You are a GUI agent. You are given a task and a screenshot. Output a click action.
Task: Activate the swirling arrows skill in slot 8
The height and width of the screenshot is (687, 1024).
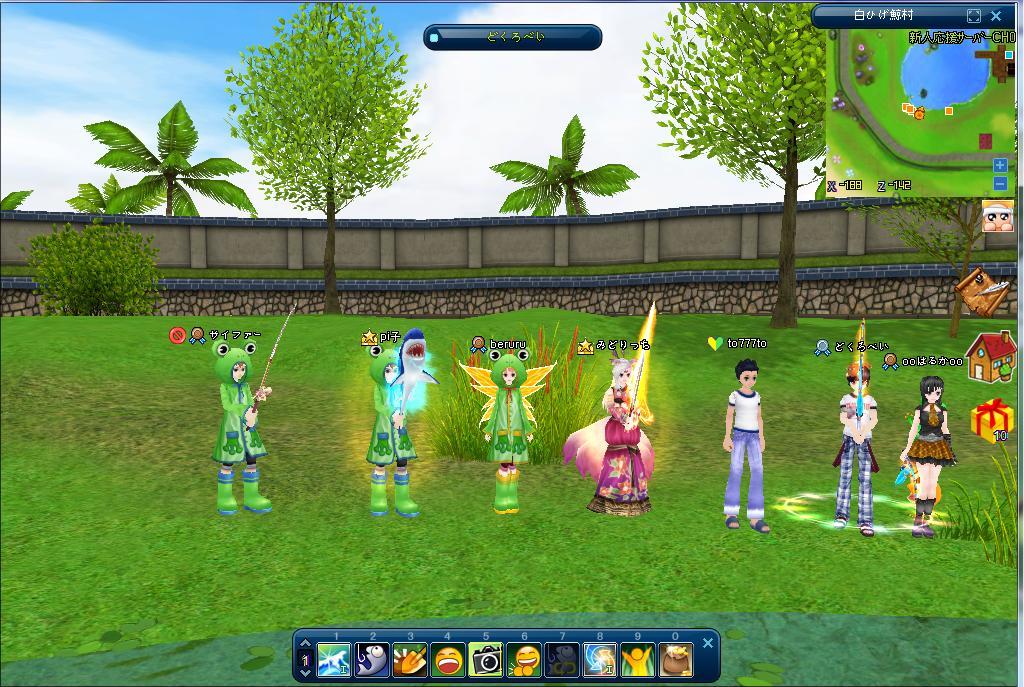point(600,660)
